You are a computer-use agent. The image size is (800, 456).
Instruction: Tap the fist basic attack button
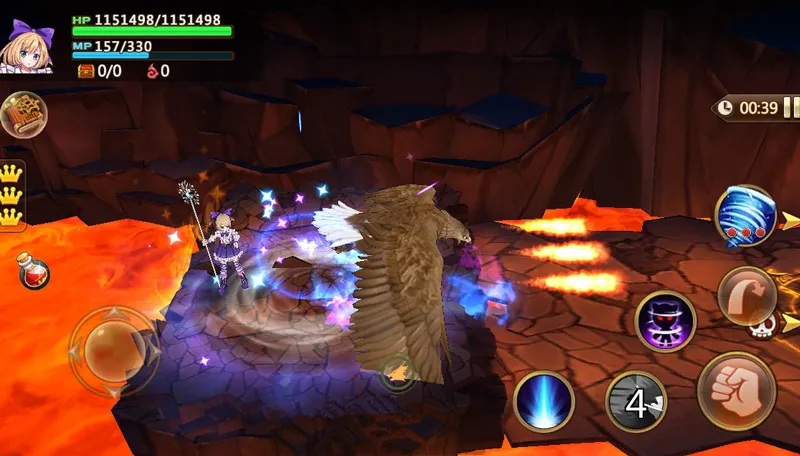(737, 390)
